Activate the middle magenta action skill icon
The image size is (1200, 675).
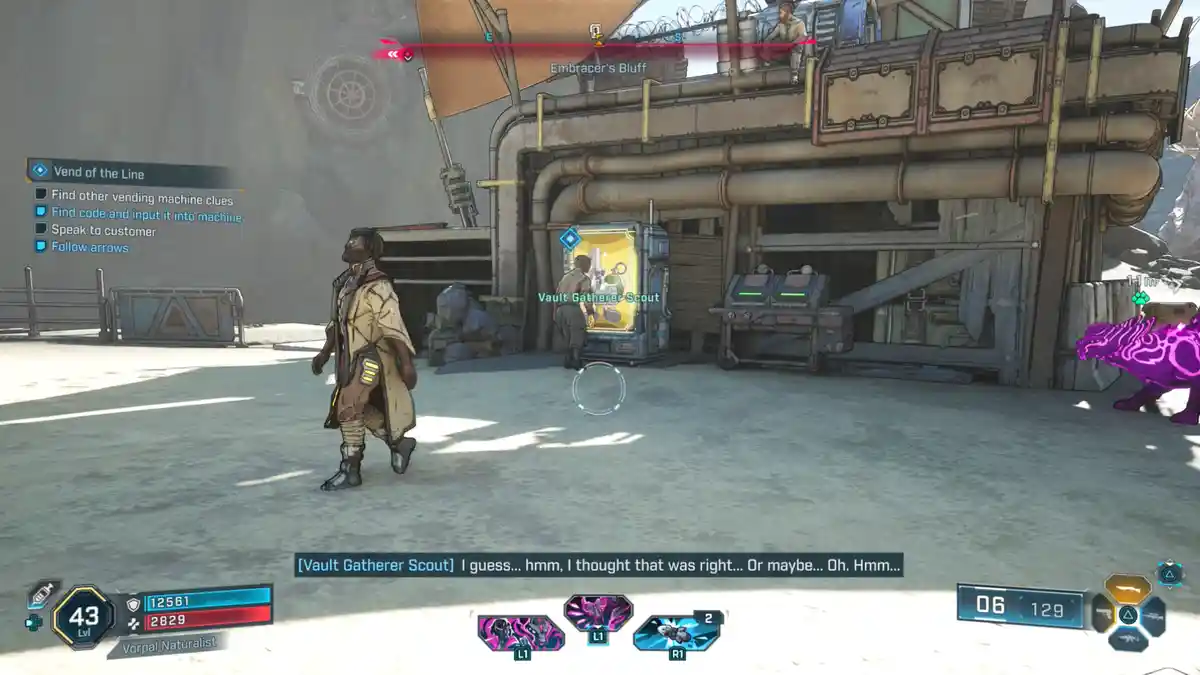pyautogui.click(x=597, y=613)
